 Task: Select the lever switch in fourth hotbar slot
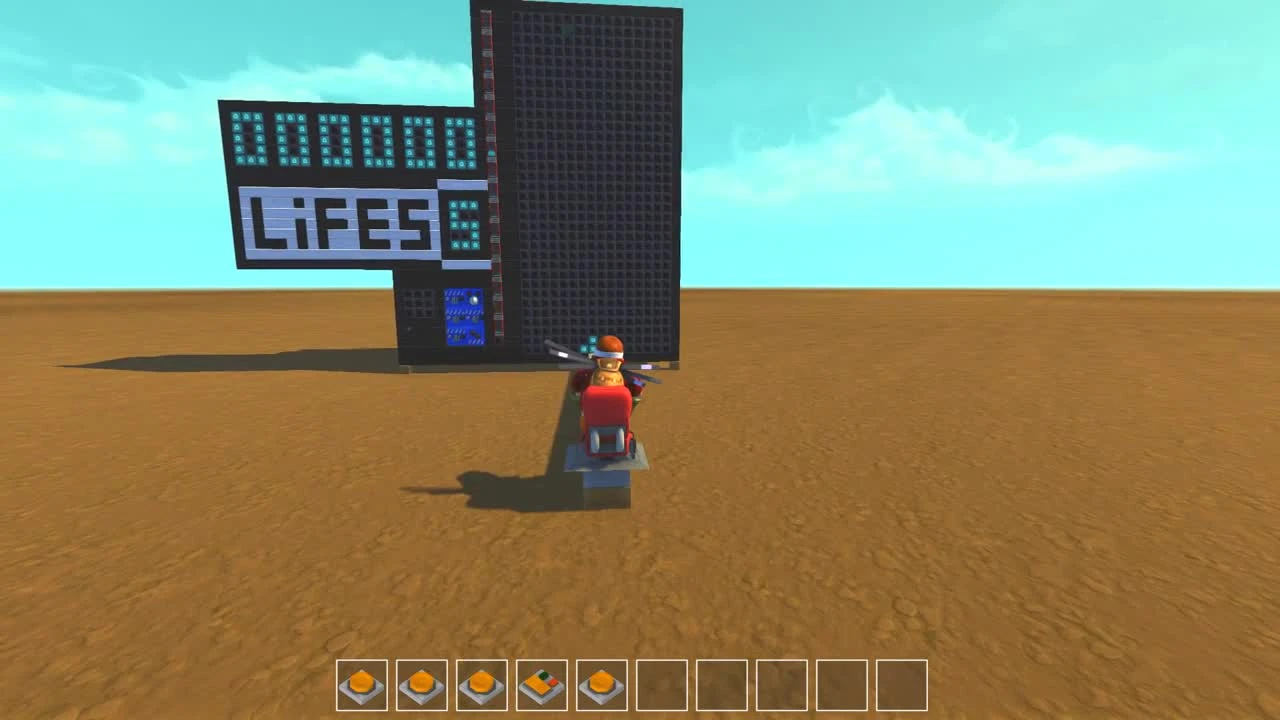pyautogui.click(x=541, y=687)
